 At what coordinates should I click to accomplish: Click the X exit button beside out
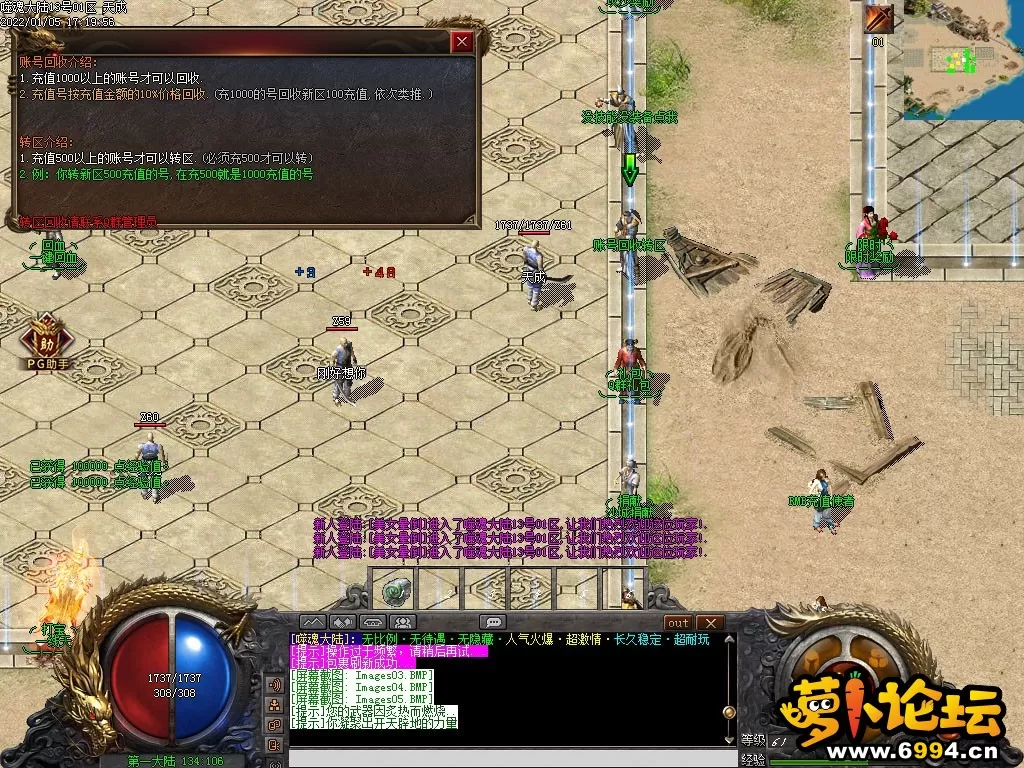[709, 623]
